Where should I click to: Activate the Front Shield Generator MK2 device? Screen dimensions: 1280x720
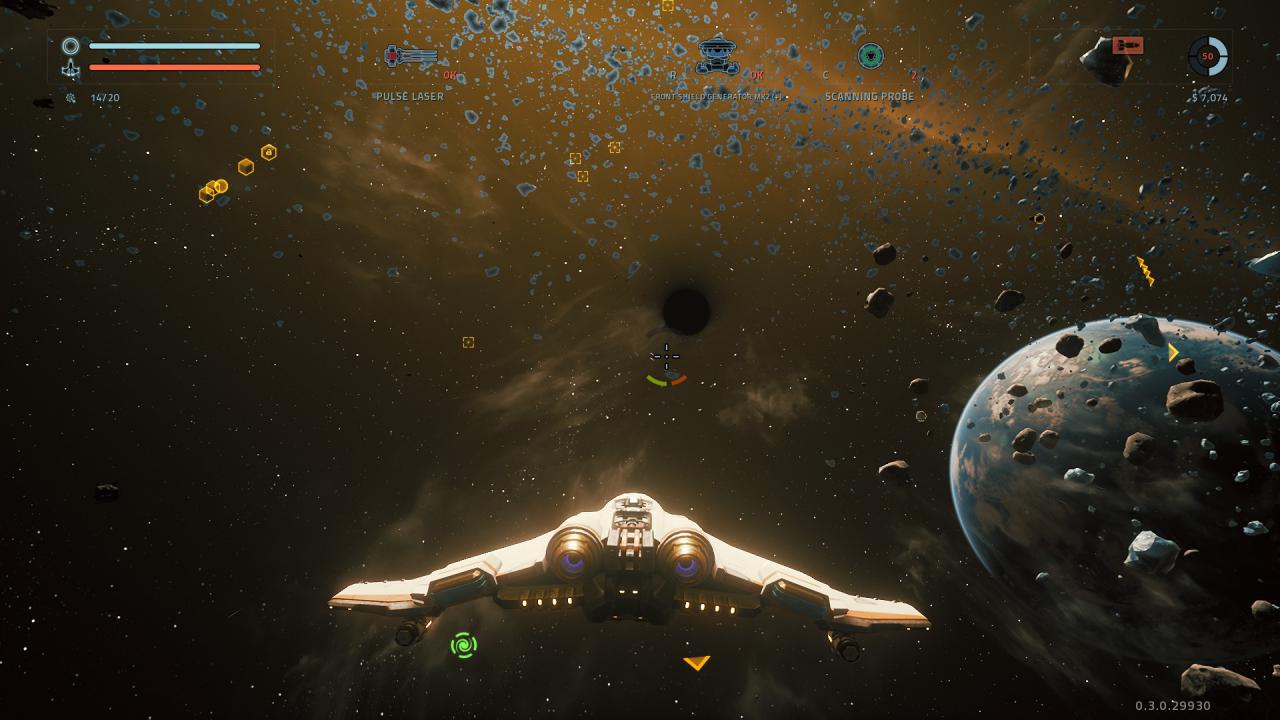coord(717,55)
